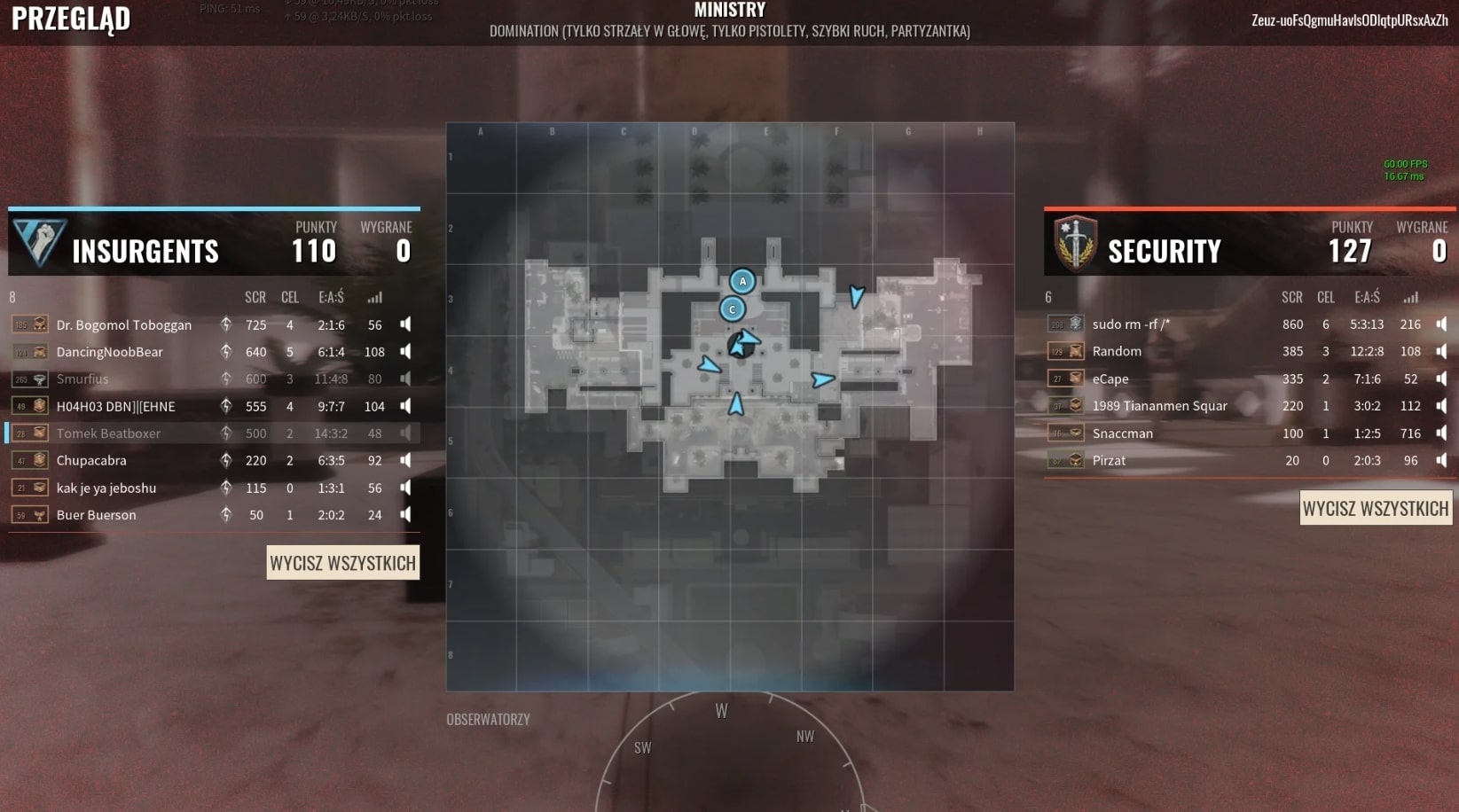Click Tomek Beatboxer's highlighted player row
1459x812 pixels.
tap(213, 433)
